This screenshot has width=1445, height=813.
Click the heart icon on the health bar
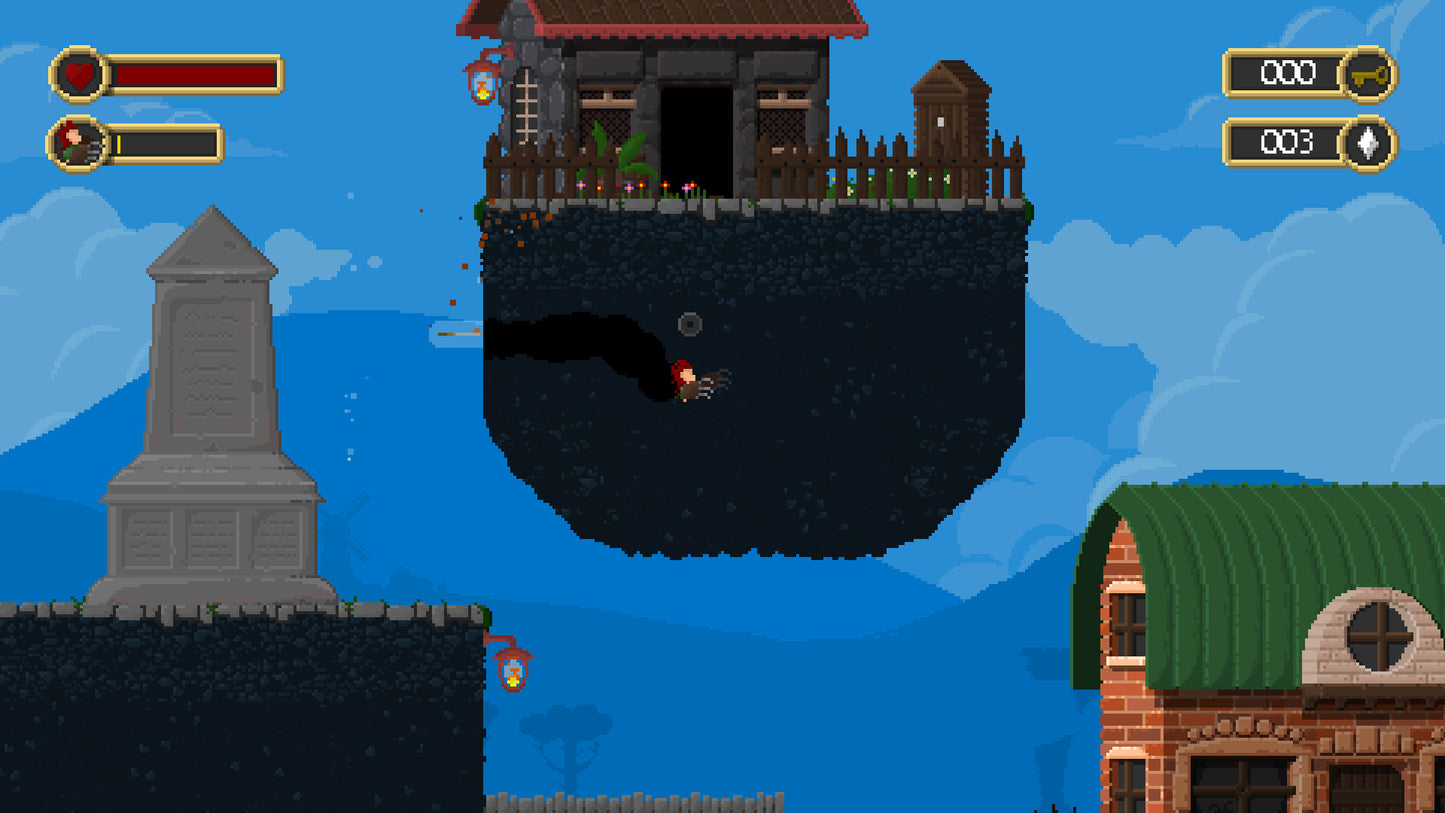pos(78,74)
